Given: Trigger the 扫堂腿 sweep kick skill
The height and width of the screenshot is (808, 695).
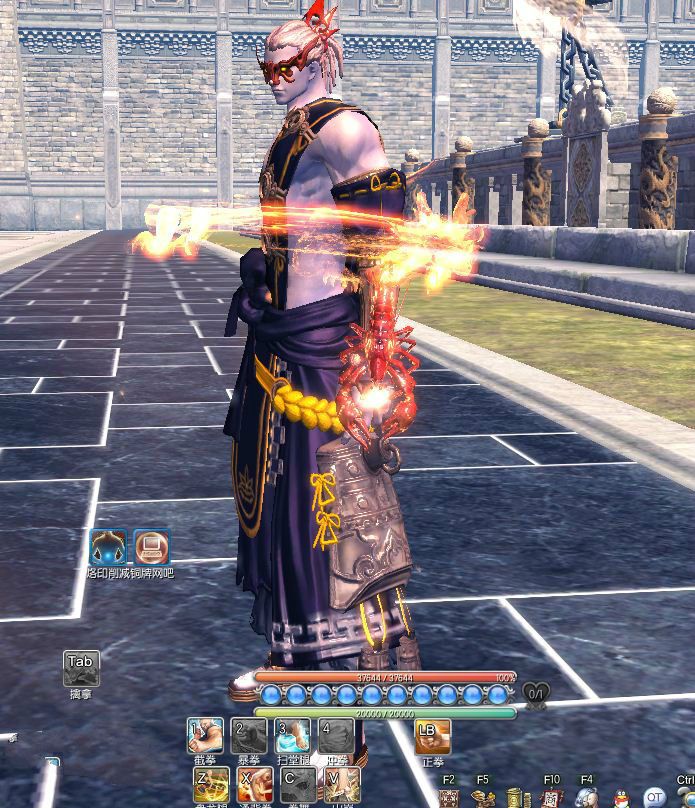Looking at the screenshot, I should click(292, 737).
